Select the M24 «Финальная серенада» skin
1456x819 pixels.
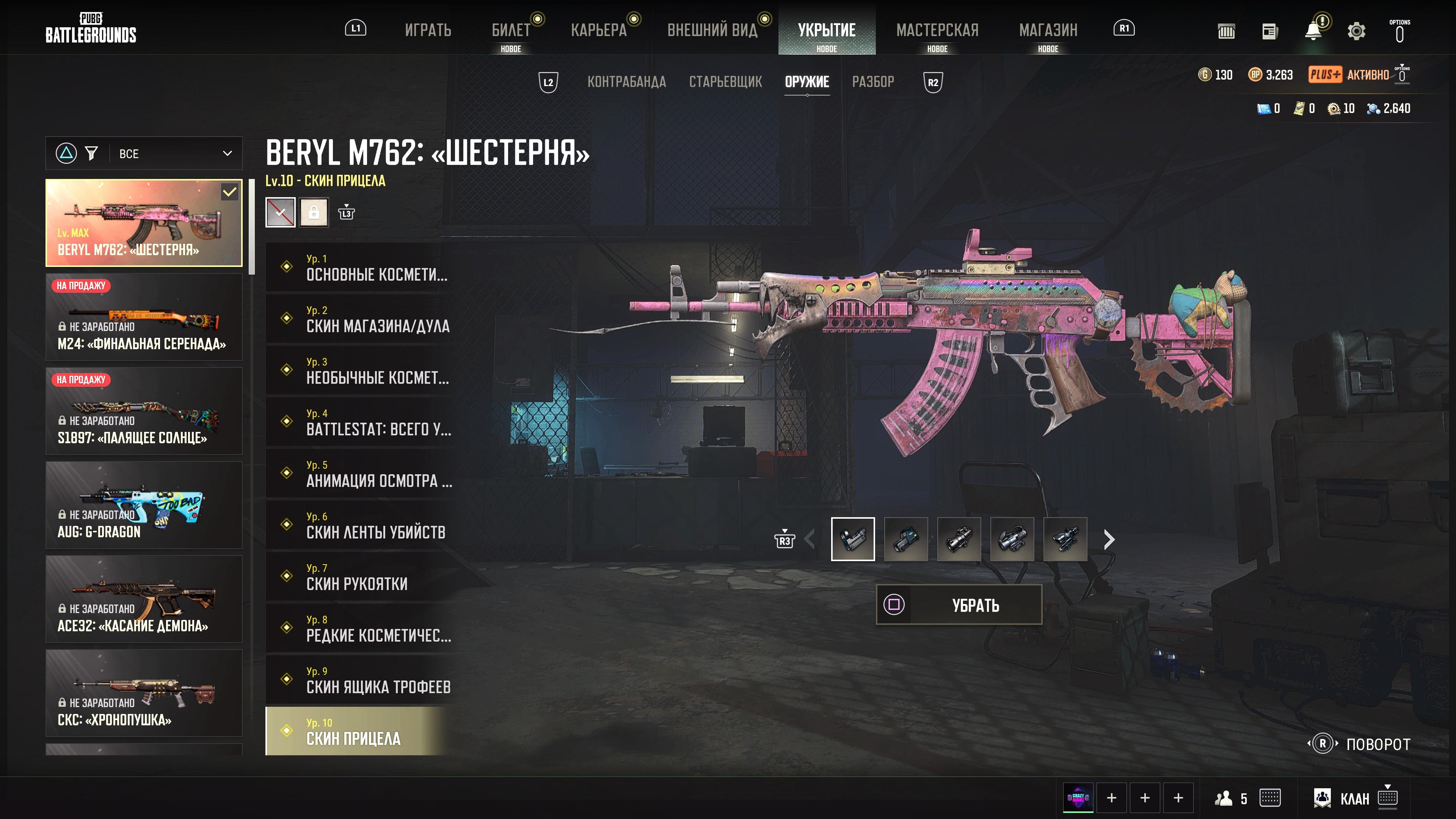[x=144, y=317]
